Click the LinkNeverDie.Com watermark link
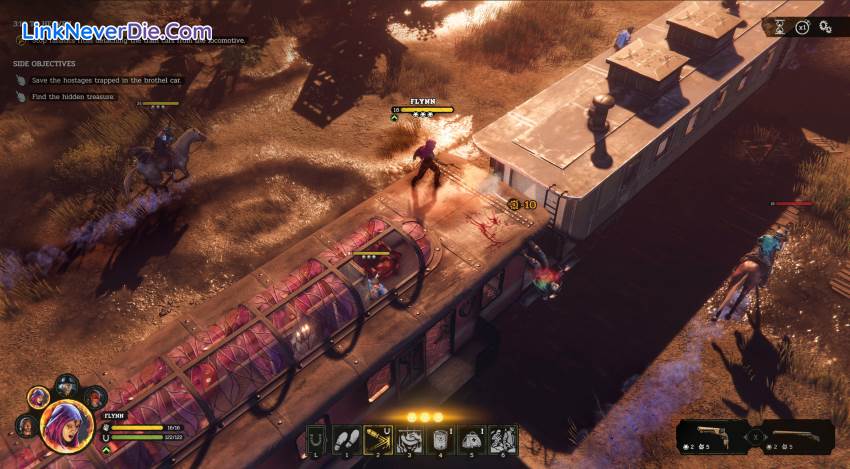 (114, 31)
